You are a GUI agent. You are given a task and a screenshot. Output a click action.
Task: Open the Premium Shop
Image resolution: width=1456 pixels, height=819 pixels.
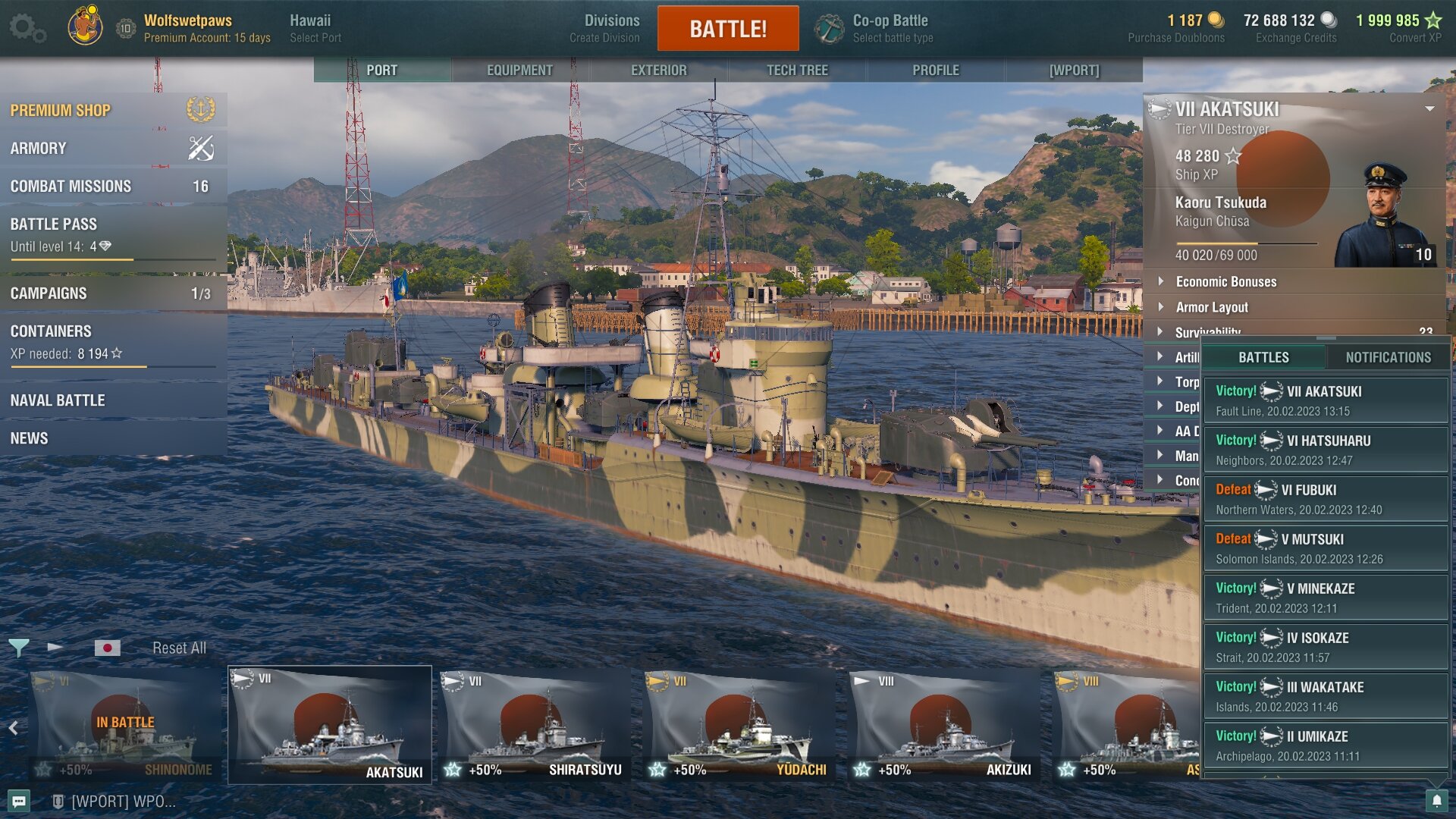click(x=113, y=111)
